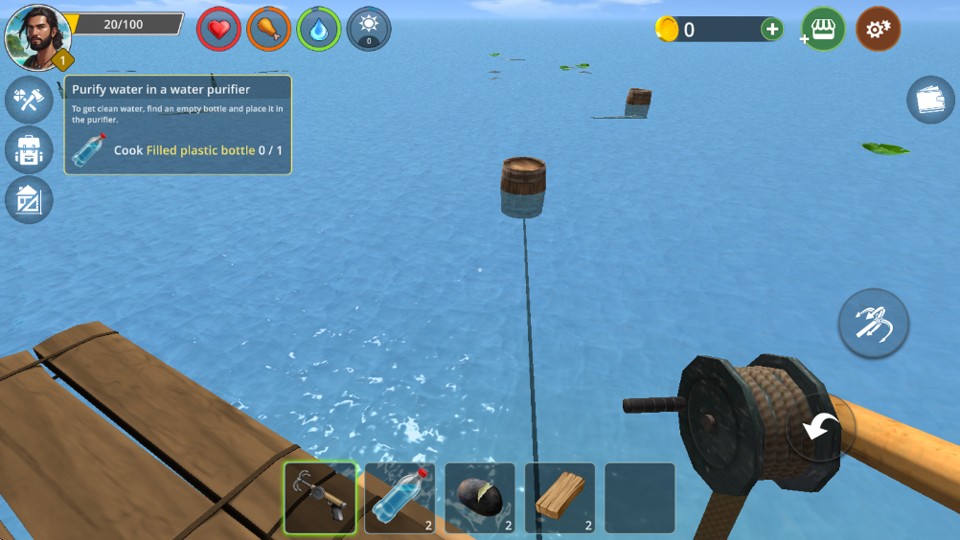Check the chicken leg hunger status
Viewport: 960px width, 540px height.
[268, 29]
